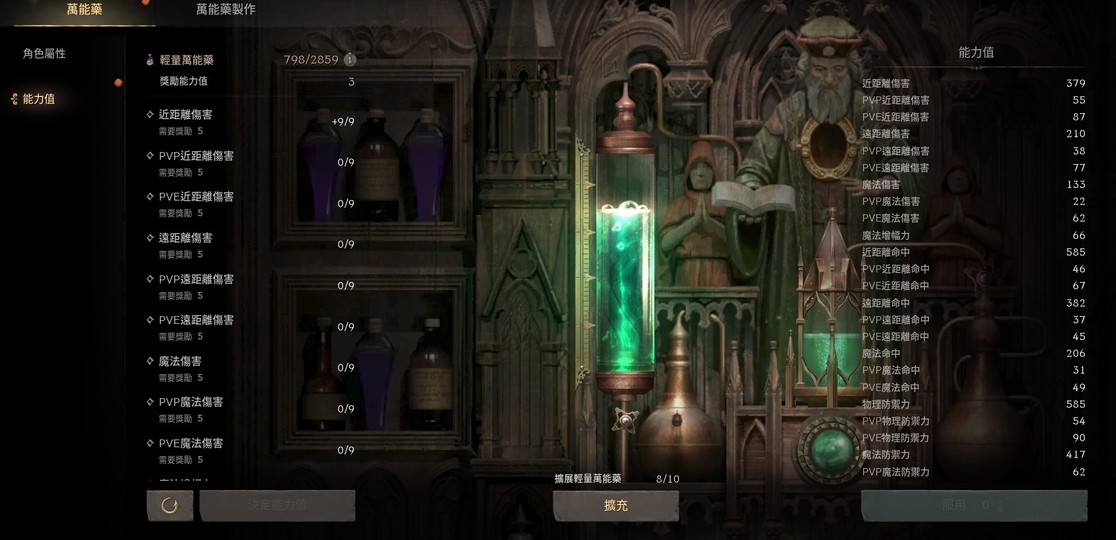Choose the PVP遠距離傷害 stat row

(x=250, y=286)
